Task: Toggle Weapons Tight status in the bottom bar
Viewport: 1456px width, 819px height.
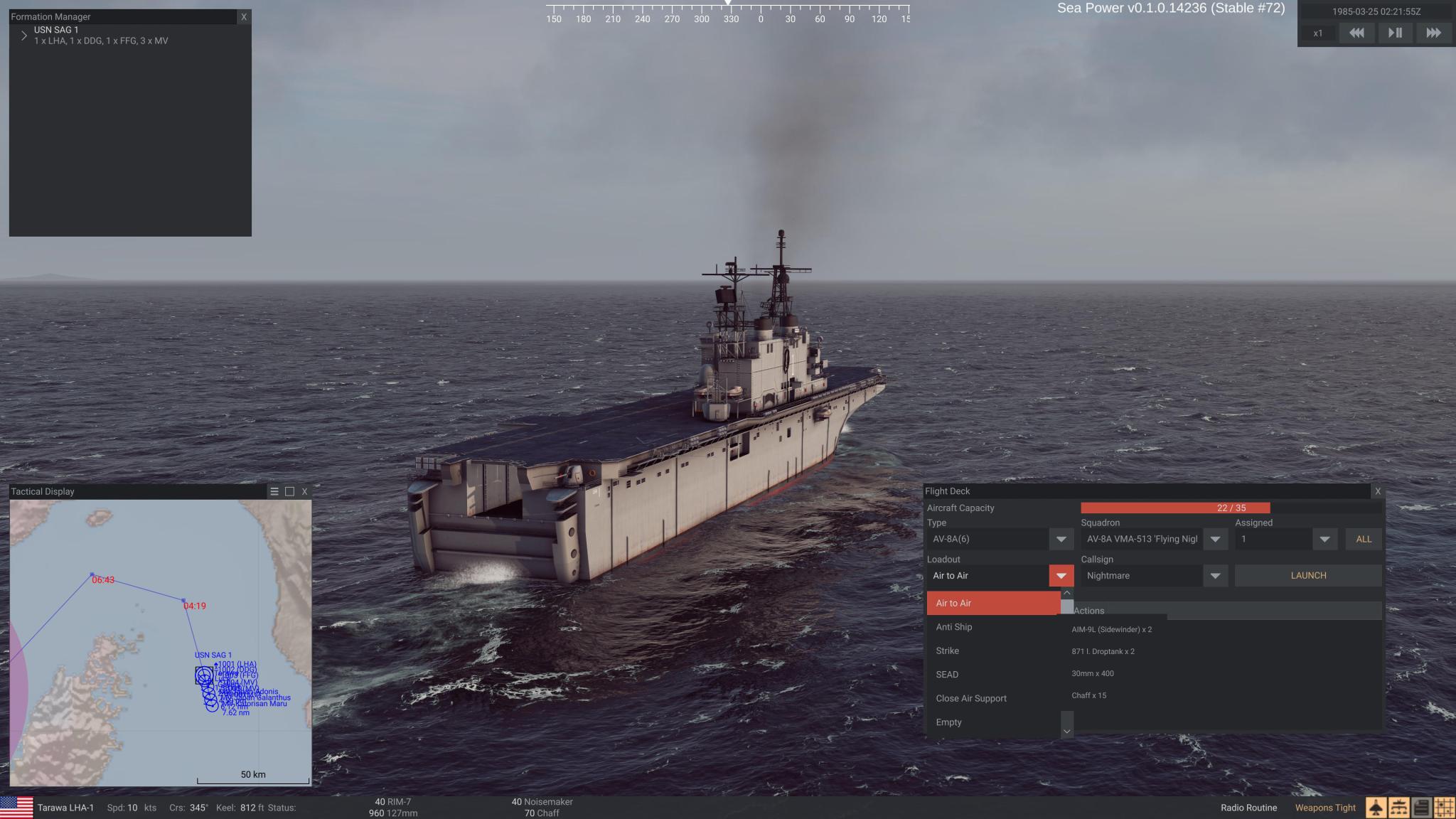Action: point(1324,808)
